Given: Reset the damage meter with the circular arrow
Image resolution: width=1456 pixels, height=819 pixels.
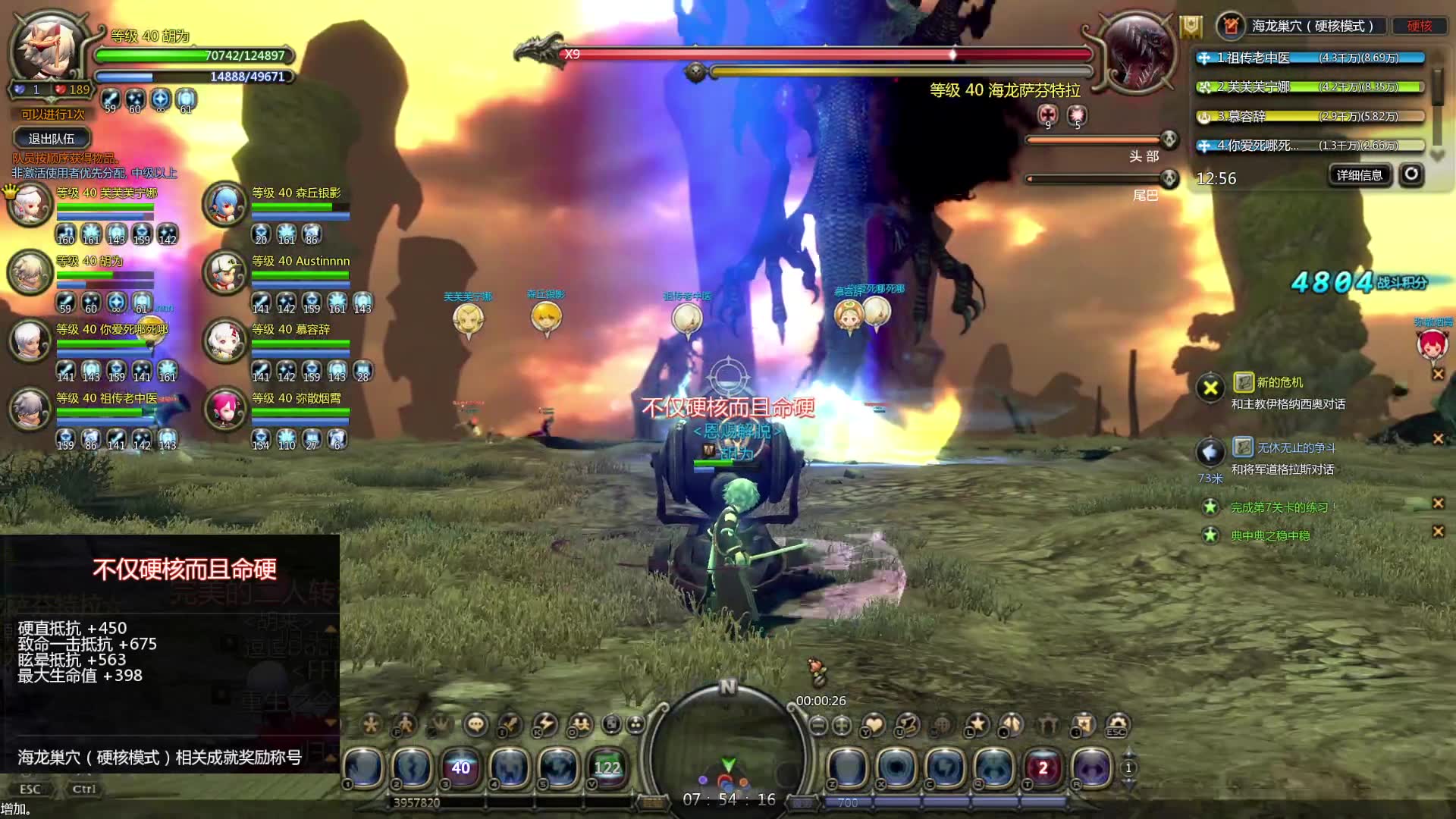Looking at the screenshot, I should coord(1410,174).
